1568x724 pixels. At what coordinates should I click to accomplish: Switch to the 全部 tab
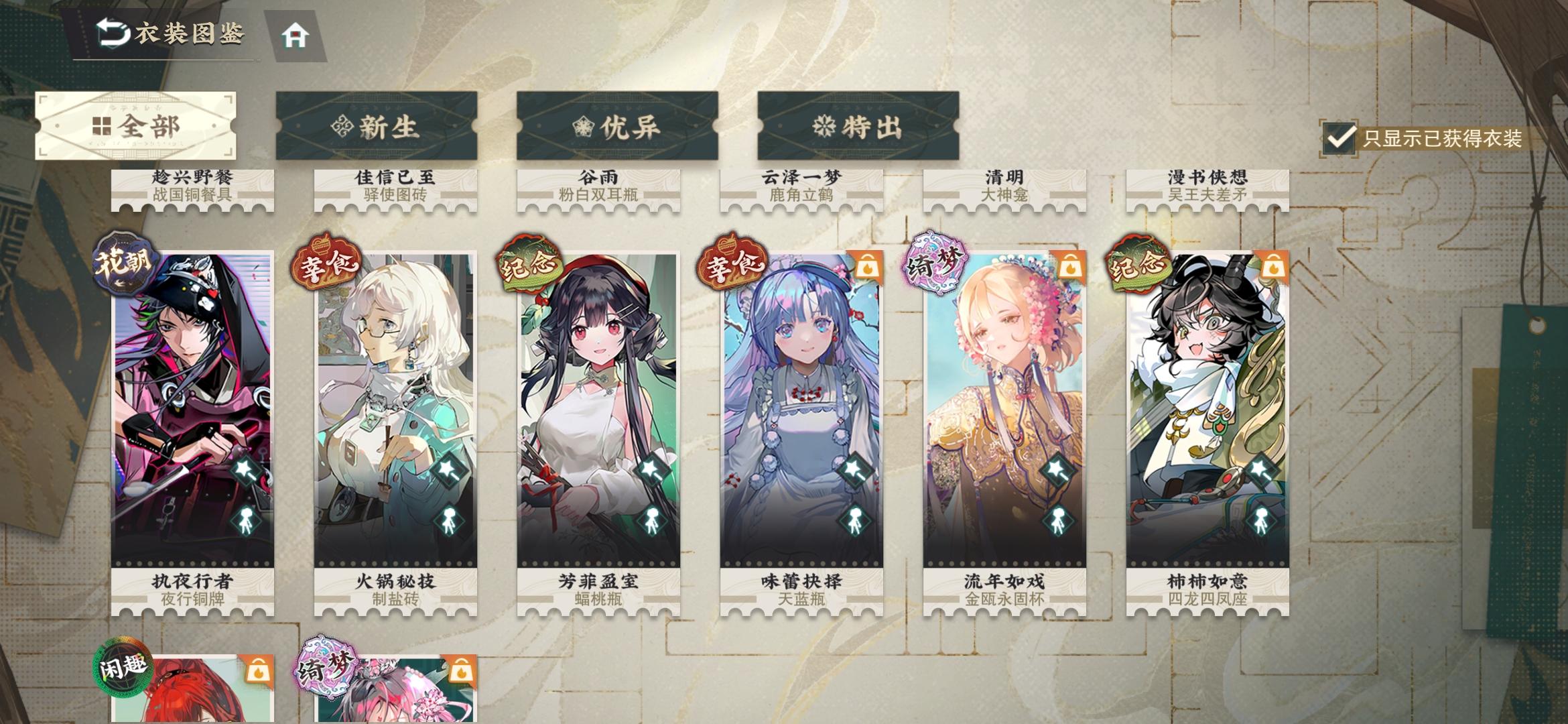(136, 127)
